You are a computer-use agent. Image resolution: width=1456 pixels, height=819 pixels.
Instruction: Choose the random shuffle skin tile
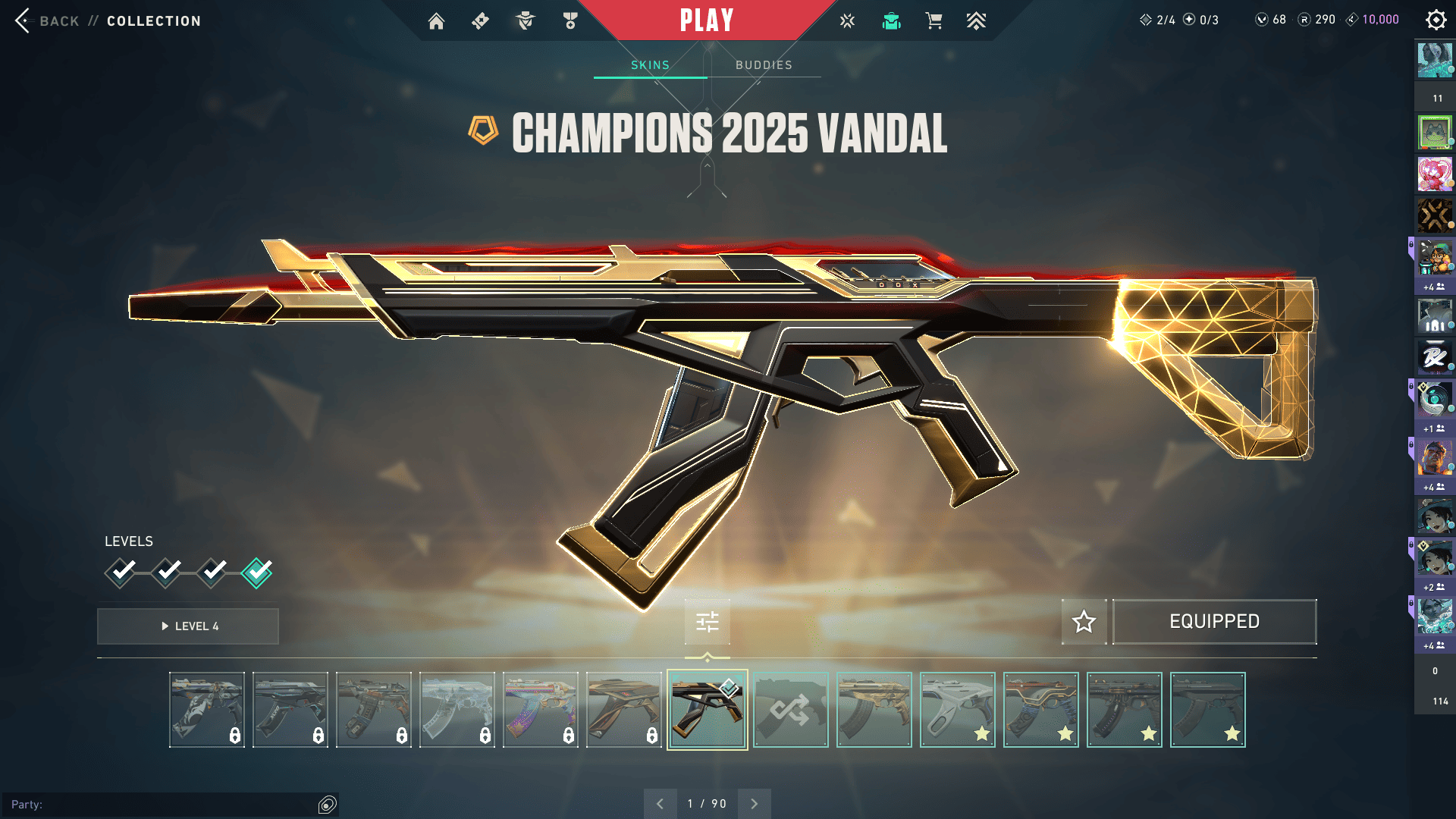790,710
